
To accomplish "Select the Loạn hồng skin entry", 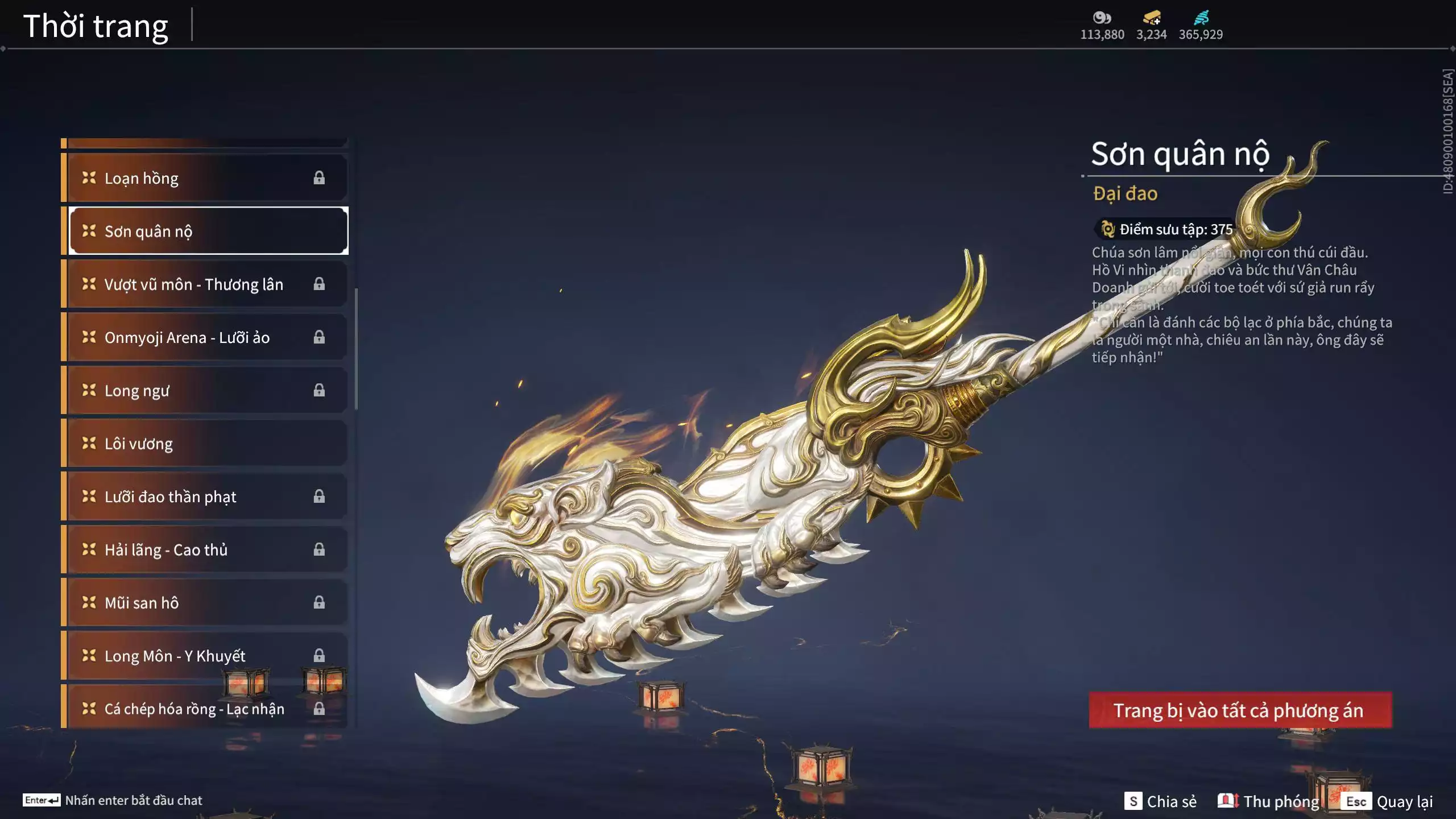I will click(205, 178).
